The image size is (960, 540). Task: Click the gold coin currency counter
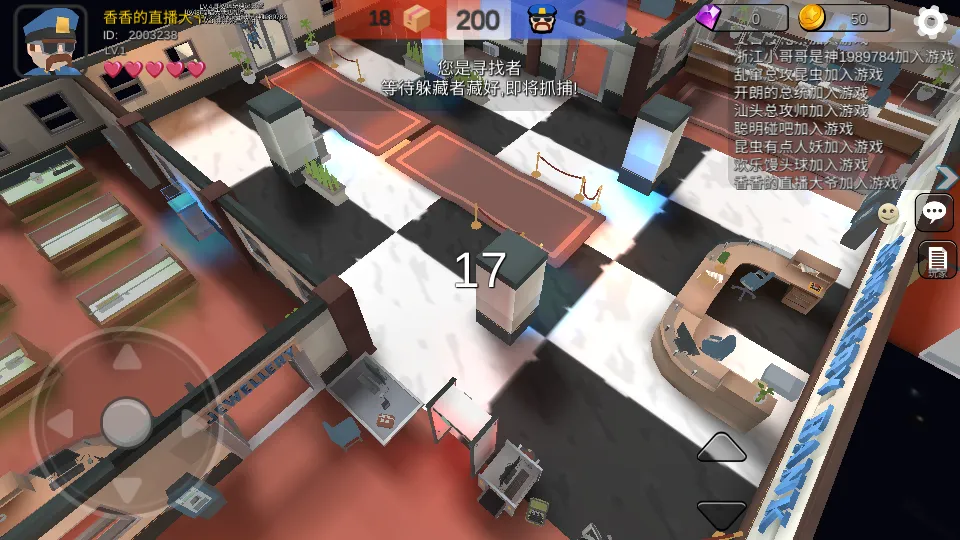click(844, 18)
